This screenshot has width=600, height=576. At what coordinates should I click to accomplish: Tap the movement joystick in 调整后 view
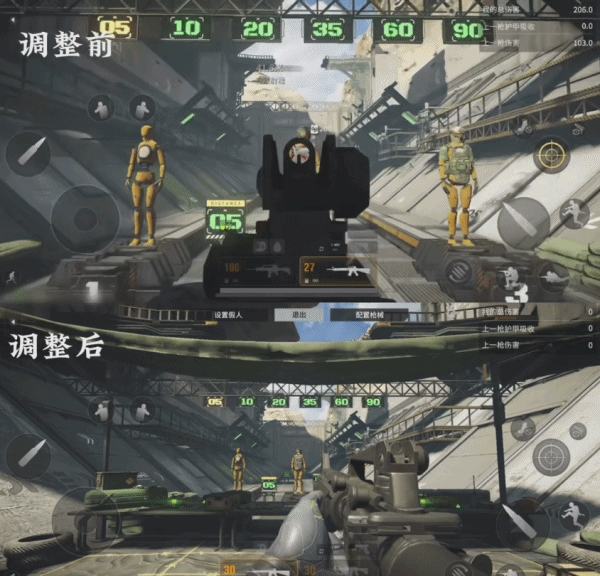(x=85, y=515)
